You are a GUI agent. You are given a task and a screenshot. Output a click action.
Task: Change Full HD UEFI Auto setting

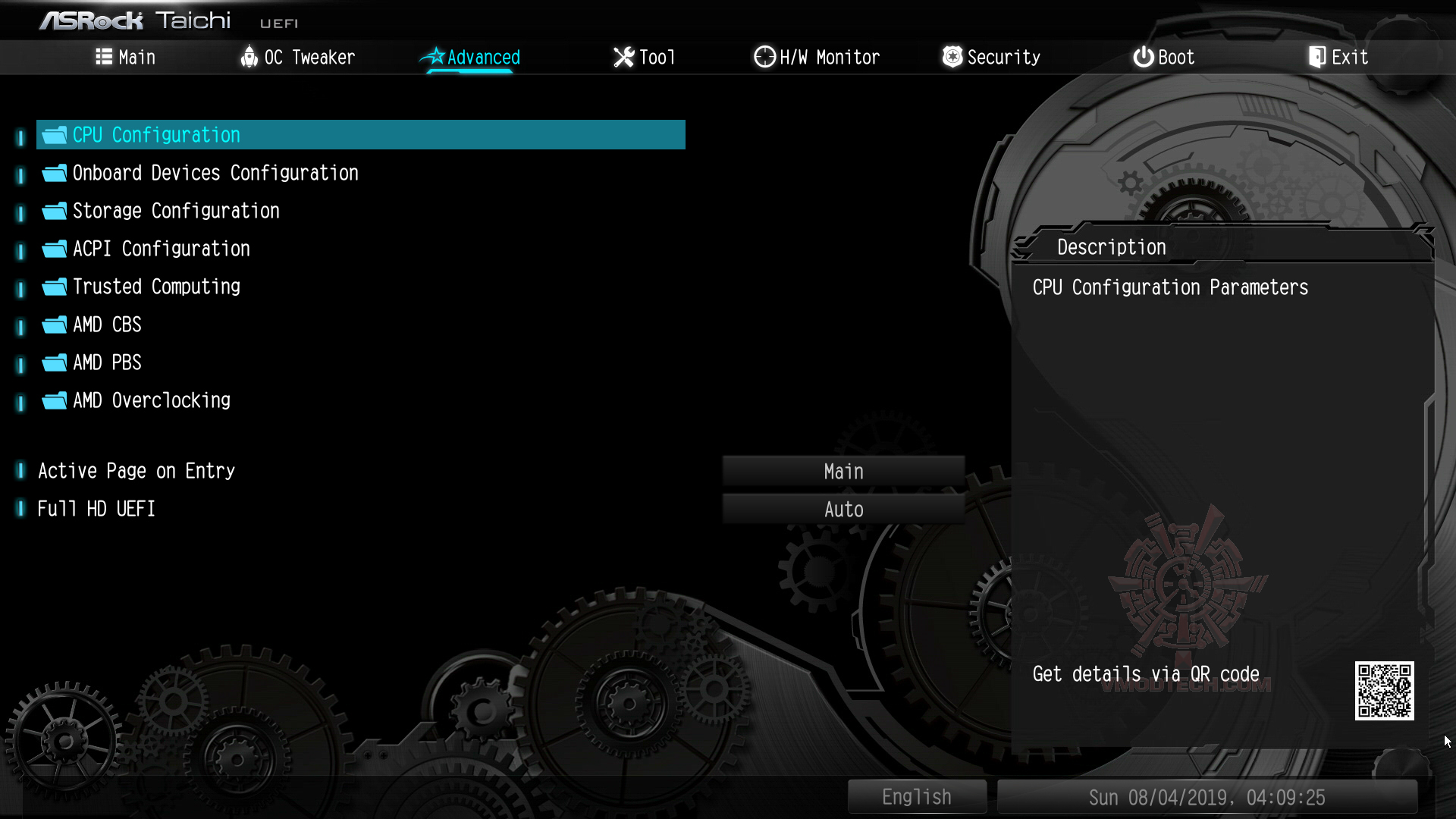point(843,510)
